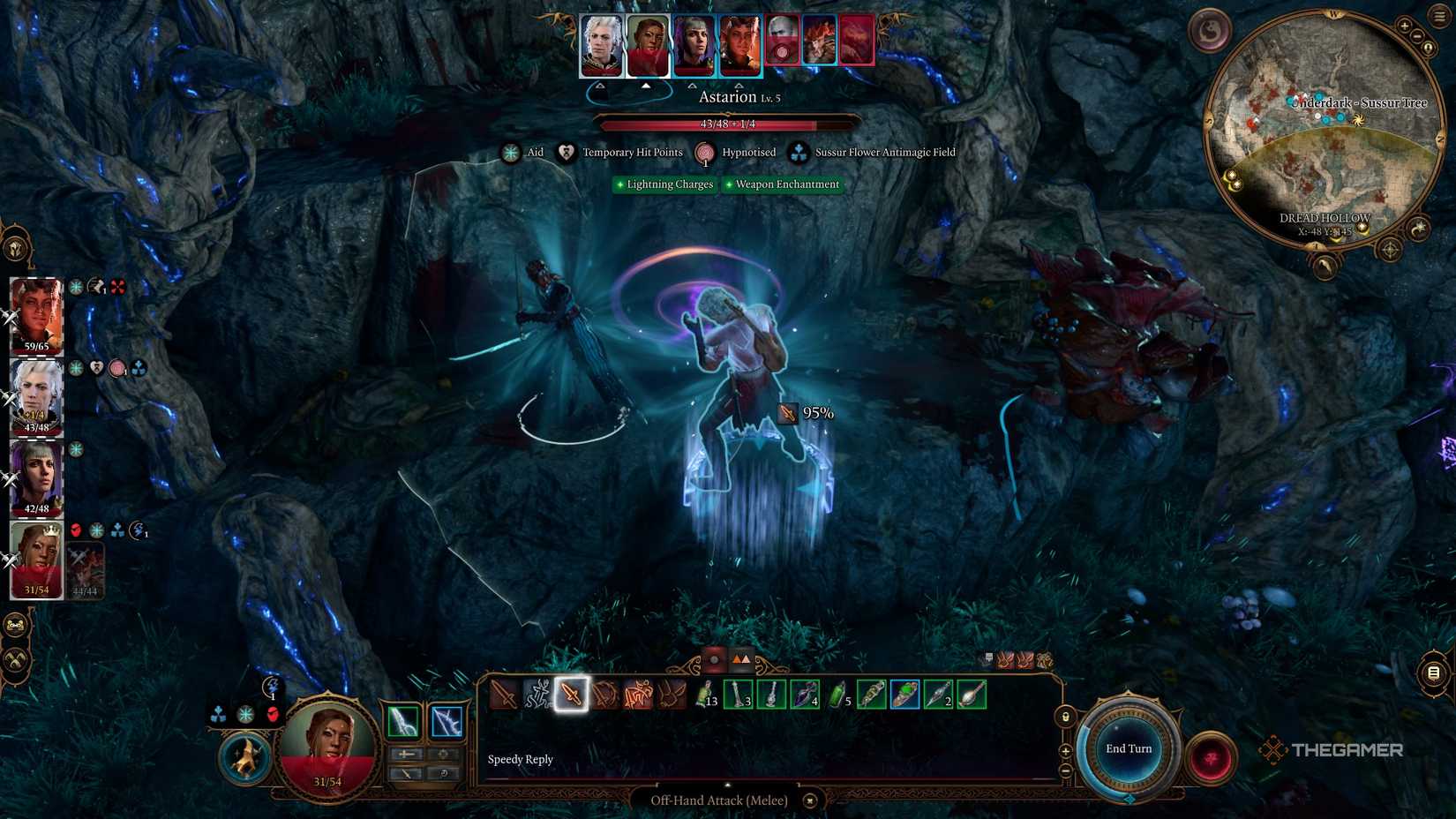The image size is (1456, 819).
Task: Select the orange triangles hotbar tab
Action: (740, 658)
